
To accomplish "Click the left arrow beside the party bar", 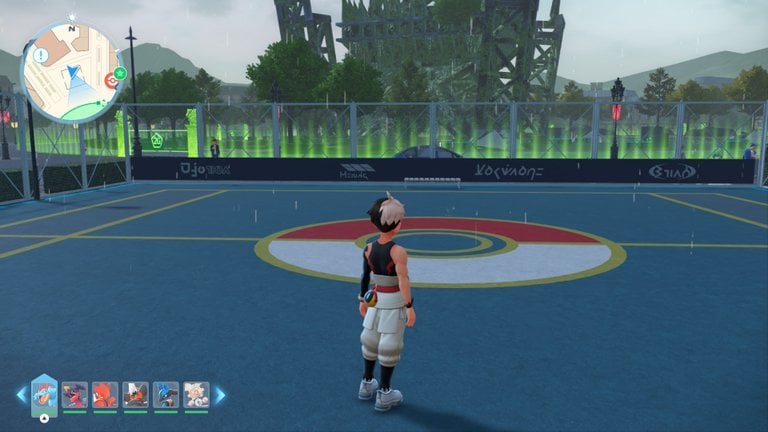I will pos(21,395).
